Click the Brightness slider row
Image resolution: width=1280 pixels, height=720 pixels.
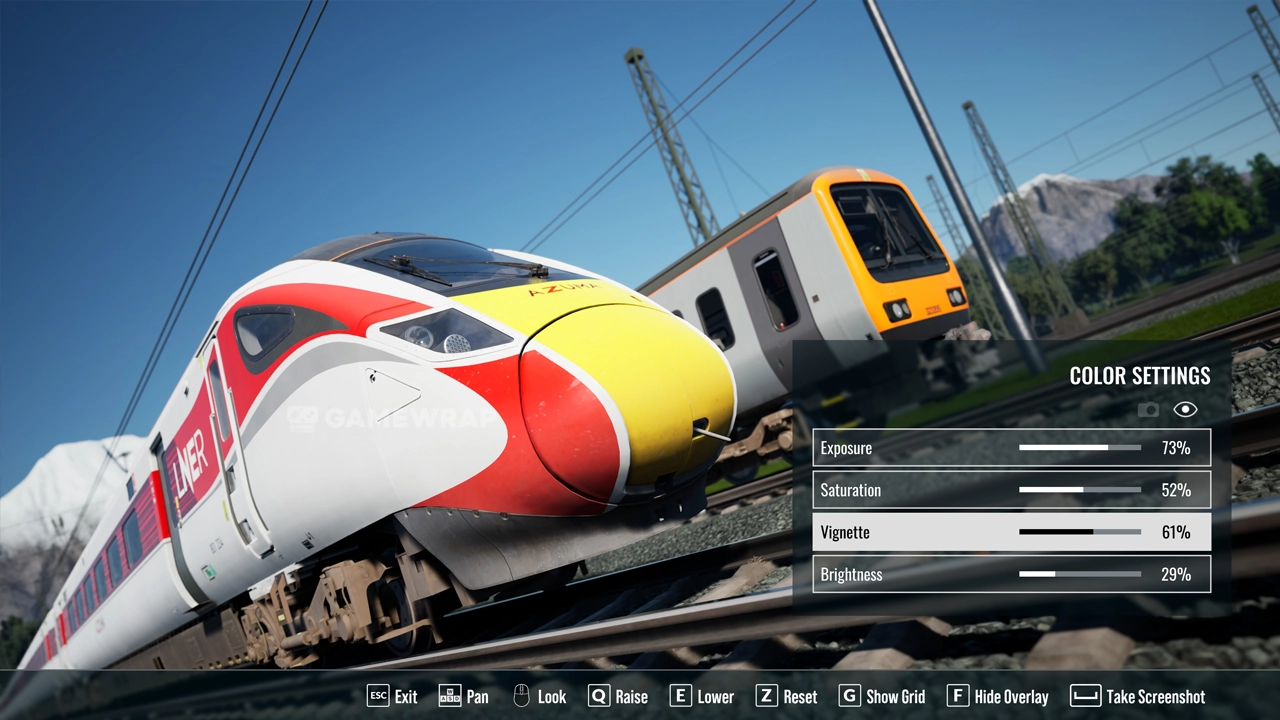coord(1011,574)
